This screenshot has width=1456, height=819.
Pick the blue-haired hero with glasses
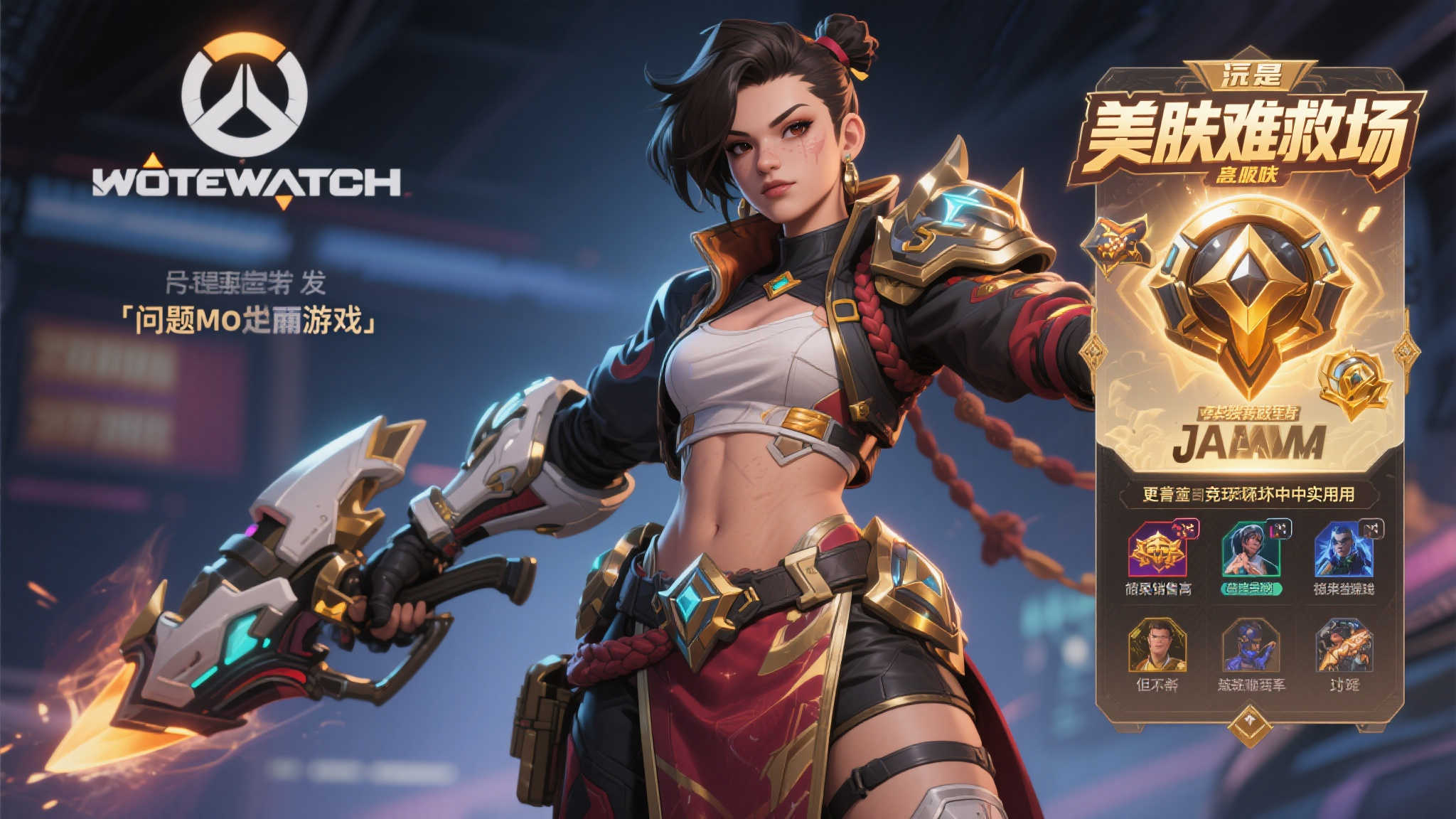(x=1343, y=550)
